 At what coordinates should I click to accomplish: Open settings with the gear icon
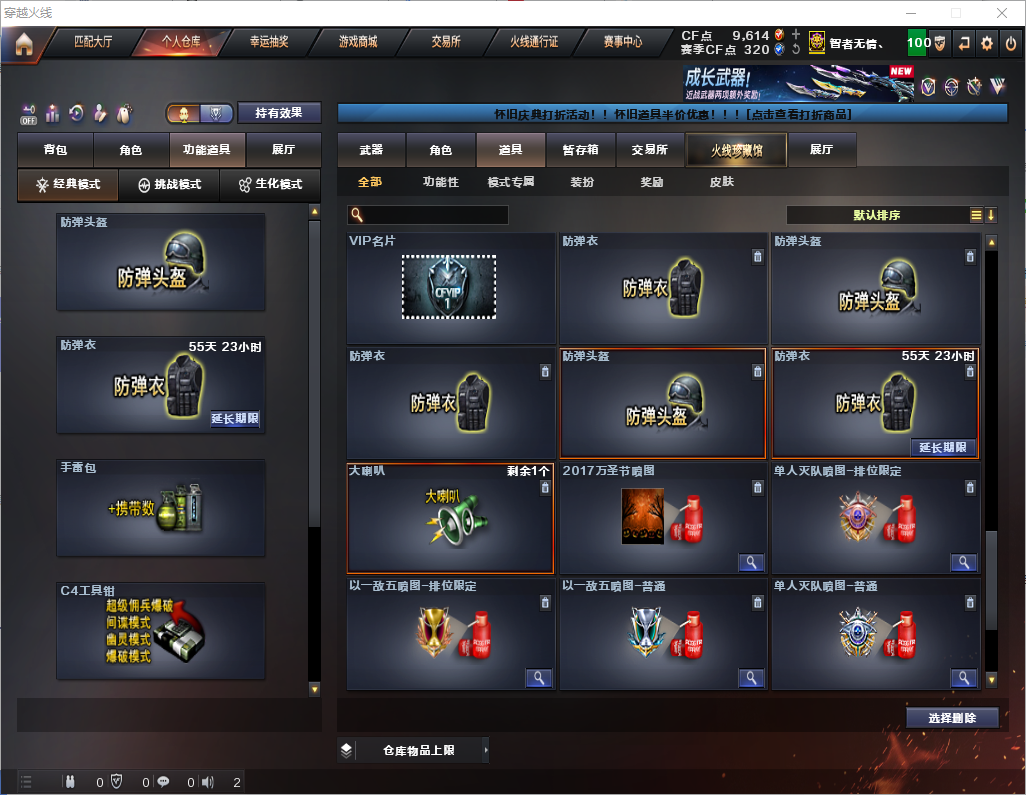(x=987, y=43)
